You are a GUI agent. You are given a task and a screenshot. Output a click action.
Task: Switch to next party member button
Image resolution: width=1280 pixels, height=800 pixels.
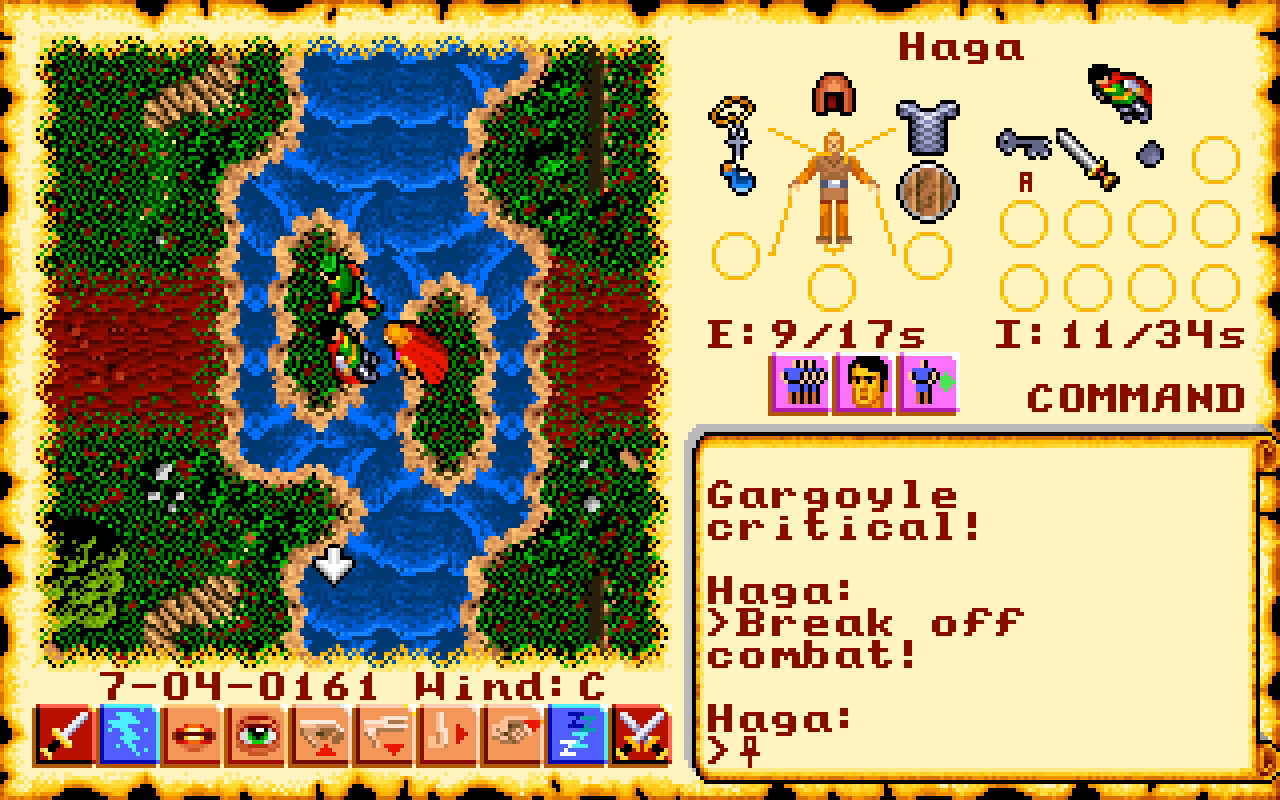pos(928,383)
